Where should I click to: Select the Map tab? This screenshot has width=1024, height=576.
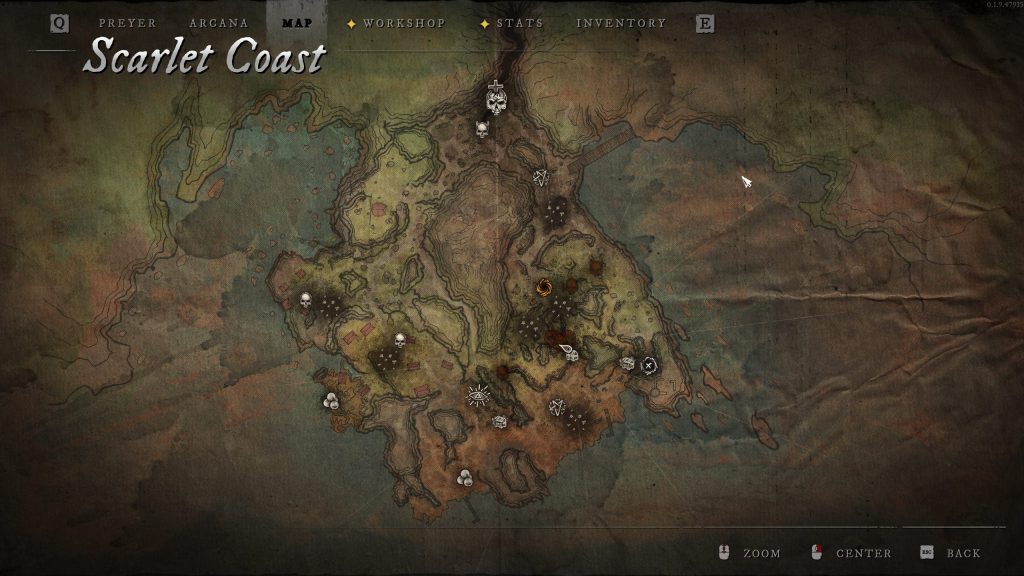point(297,23)
